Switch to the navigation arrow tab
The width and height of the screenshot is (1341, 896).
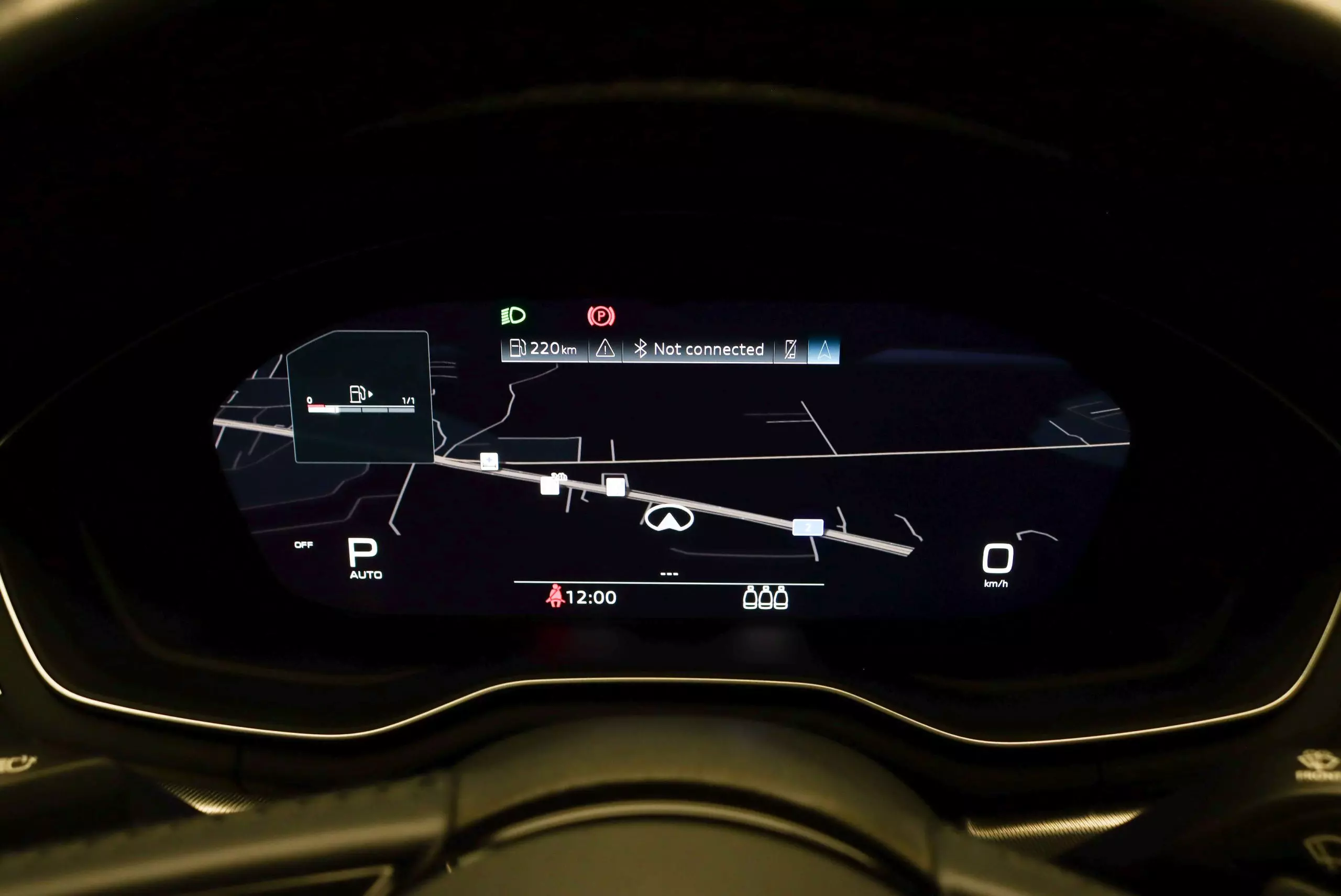823,350
